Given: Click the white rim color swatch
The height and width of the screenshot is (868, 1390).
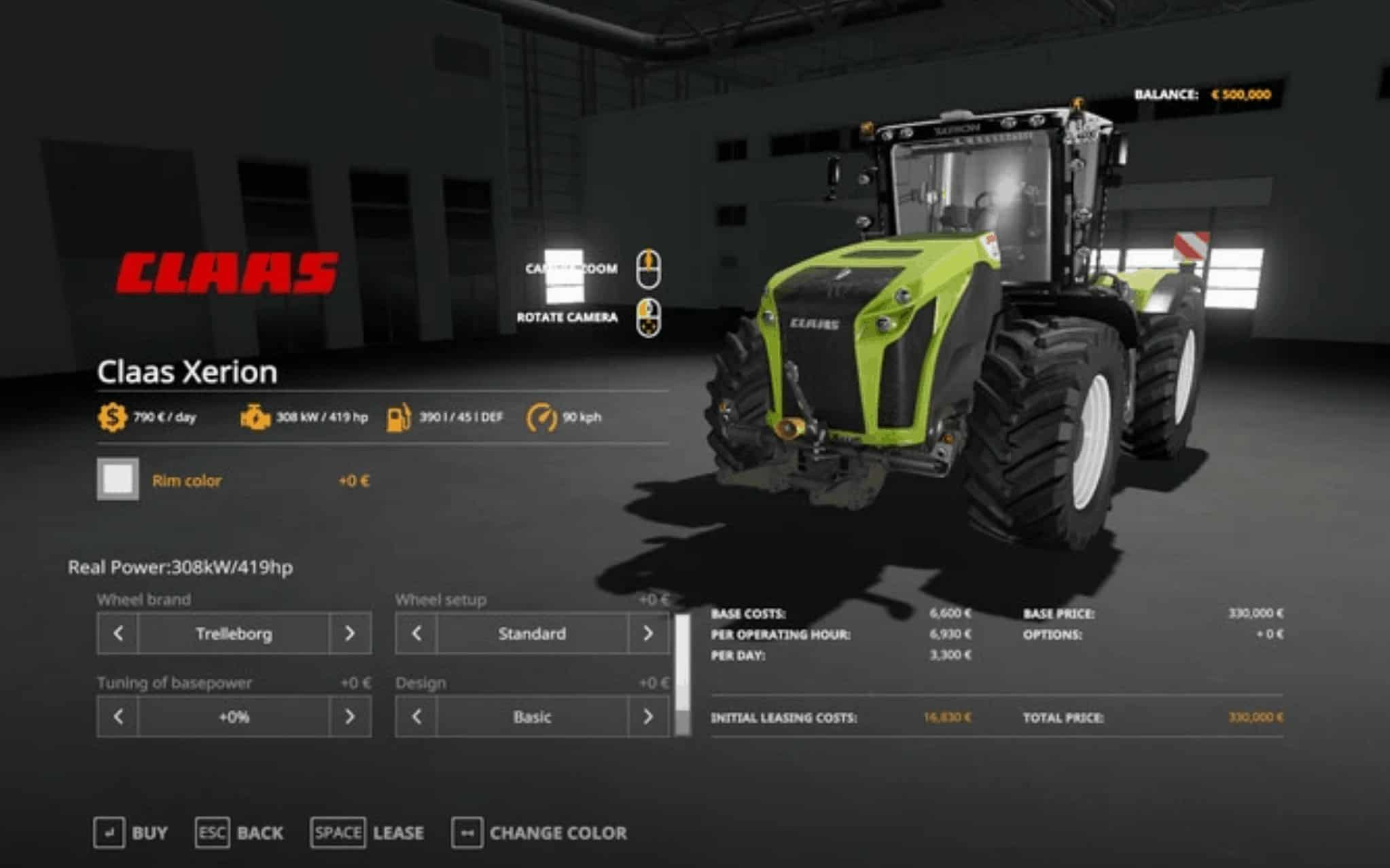Looking at the screenshot, I should 118,480.
